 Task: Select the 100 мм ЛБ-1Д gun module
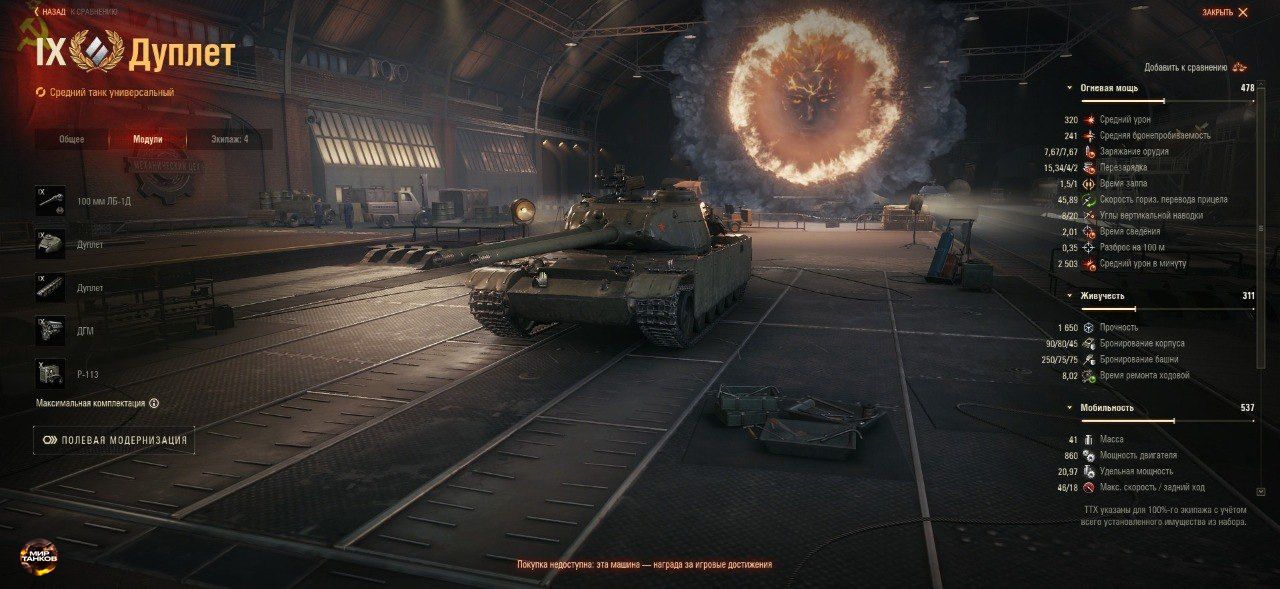pyautogui.click(x=50, y=201)
